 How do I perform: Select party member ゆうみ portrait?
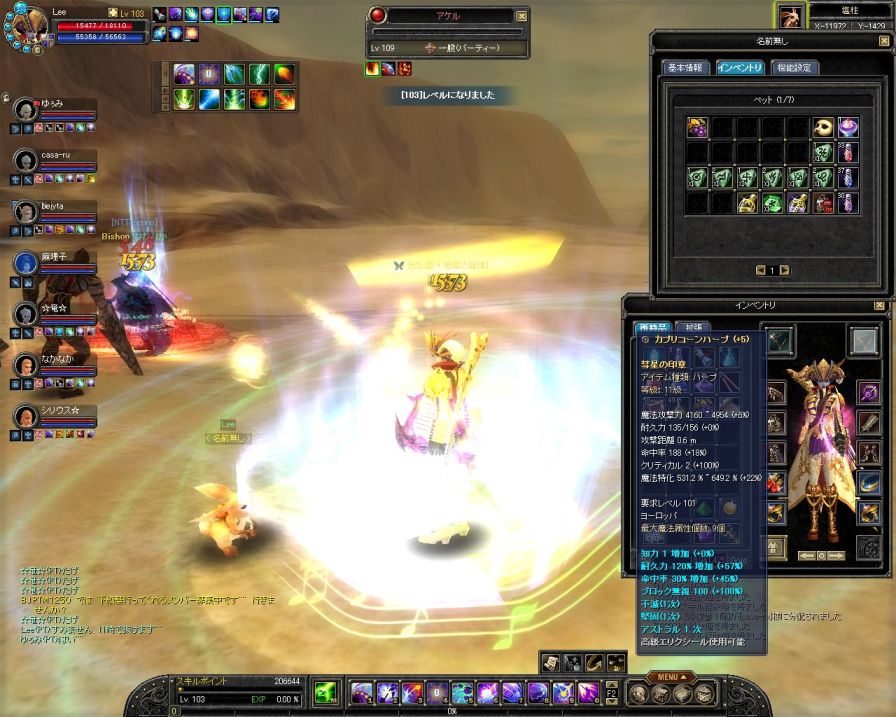26,109
